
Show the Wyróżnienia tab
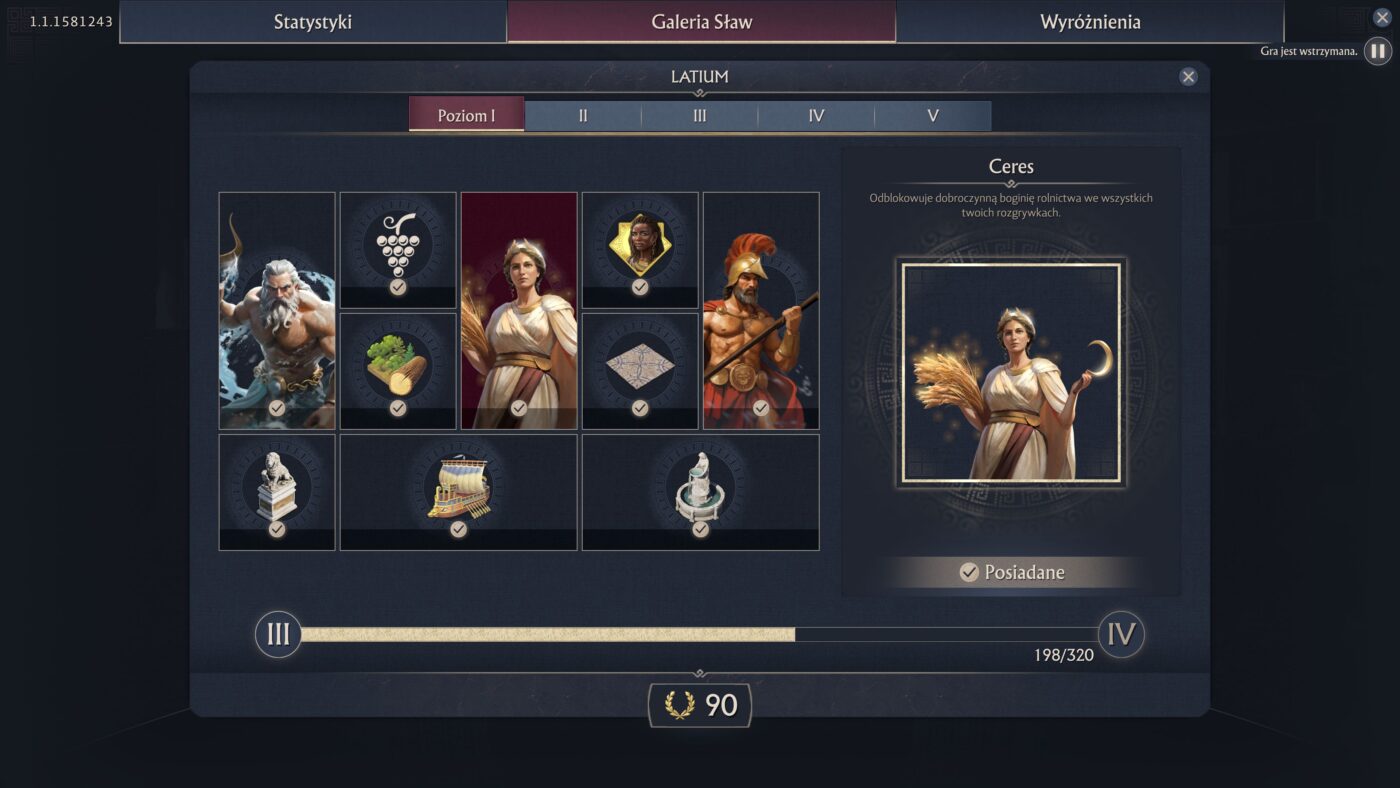coord(1090,22)
